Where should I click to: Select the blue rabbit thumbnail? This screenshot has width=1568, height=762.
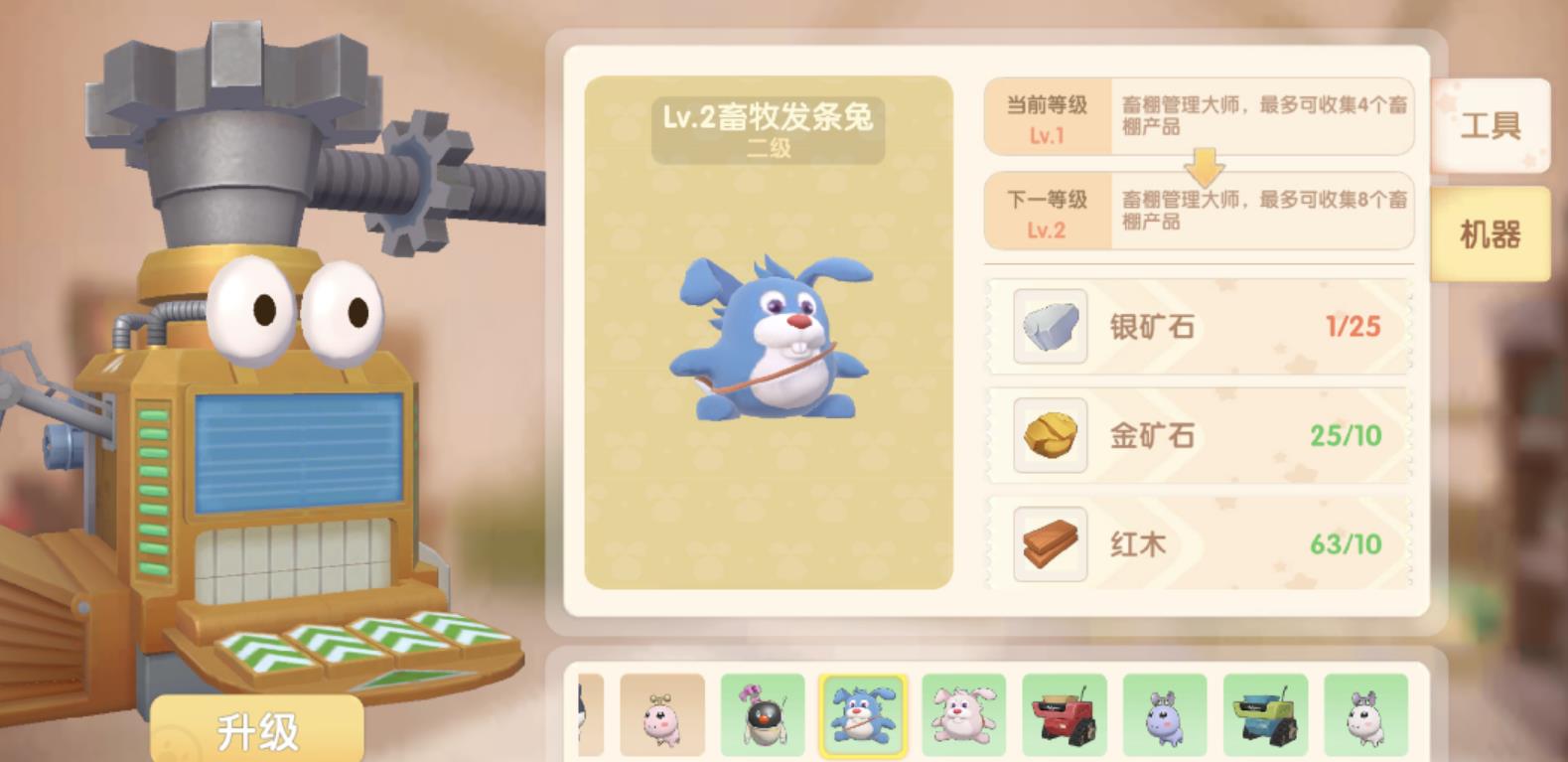point(862,716)
